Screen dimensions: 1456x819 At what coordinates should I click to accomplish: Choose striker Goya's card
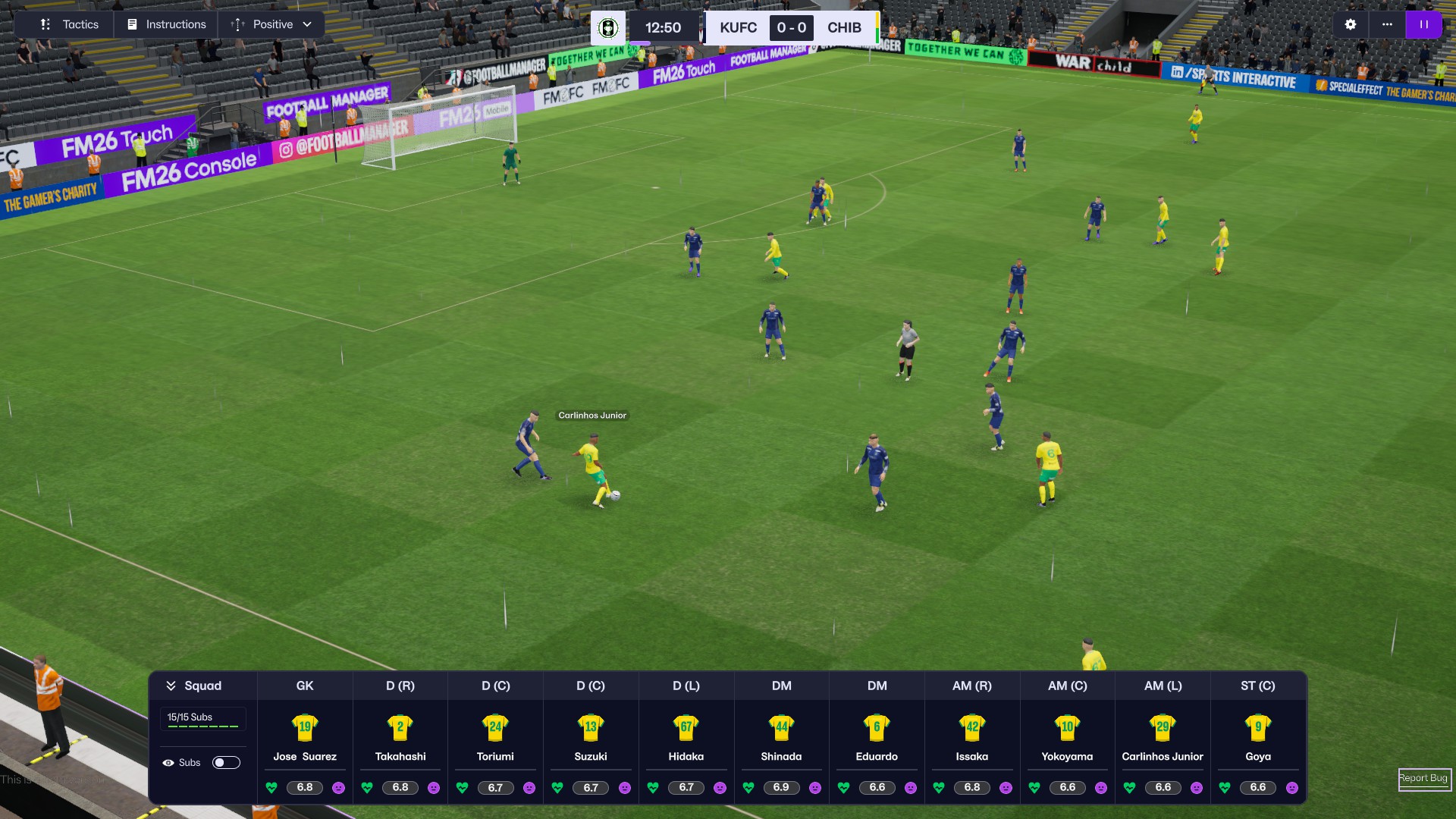click(x=1258, y=736)
